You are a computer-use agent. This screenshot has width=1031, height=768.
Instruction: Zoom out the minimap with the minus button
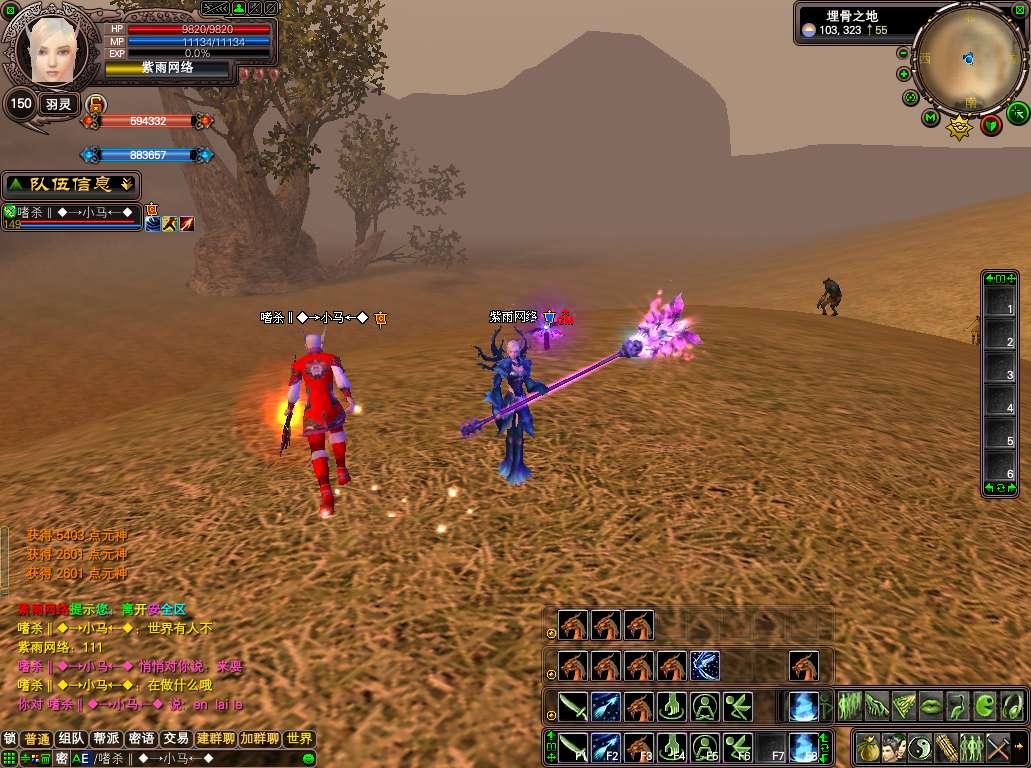click(904, 53)
